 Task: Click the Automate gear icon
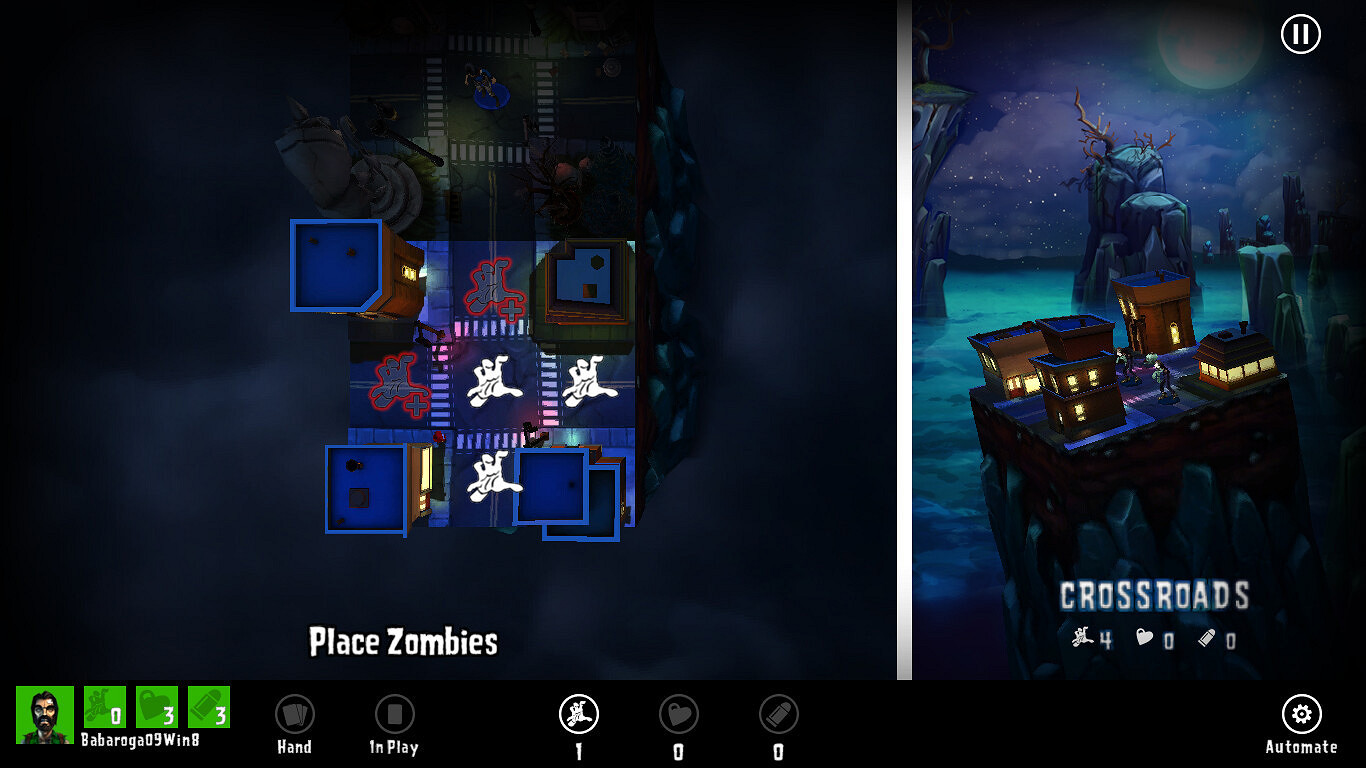click(1301, 714)
